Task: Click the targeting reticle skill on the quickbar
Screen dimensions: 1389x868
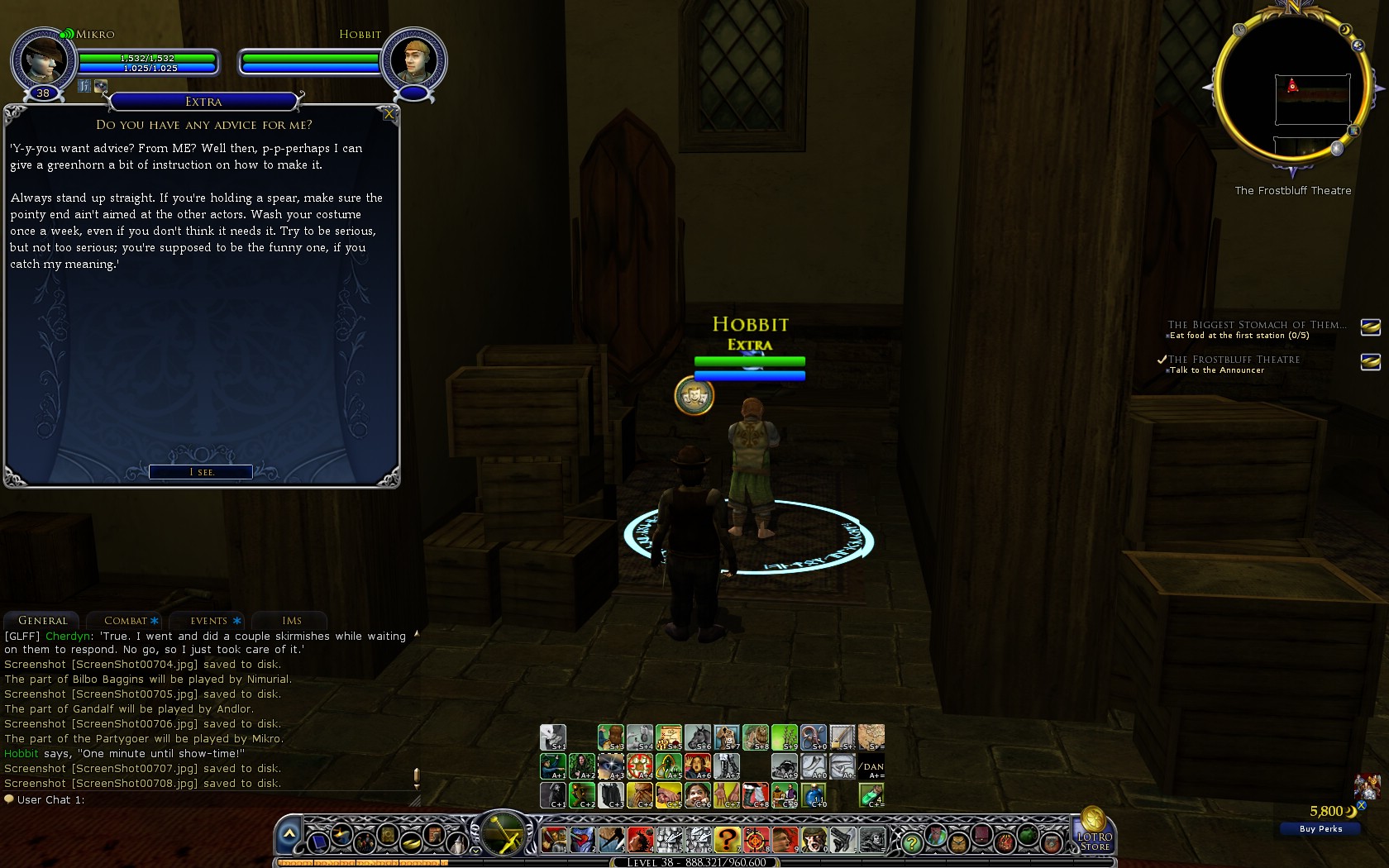Action: (x=755, y=840)
